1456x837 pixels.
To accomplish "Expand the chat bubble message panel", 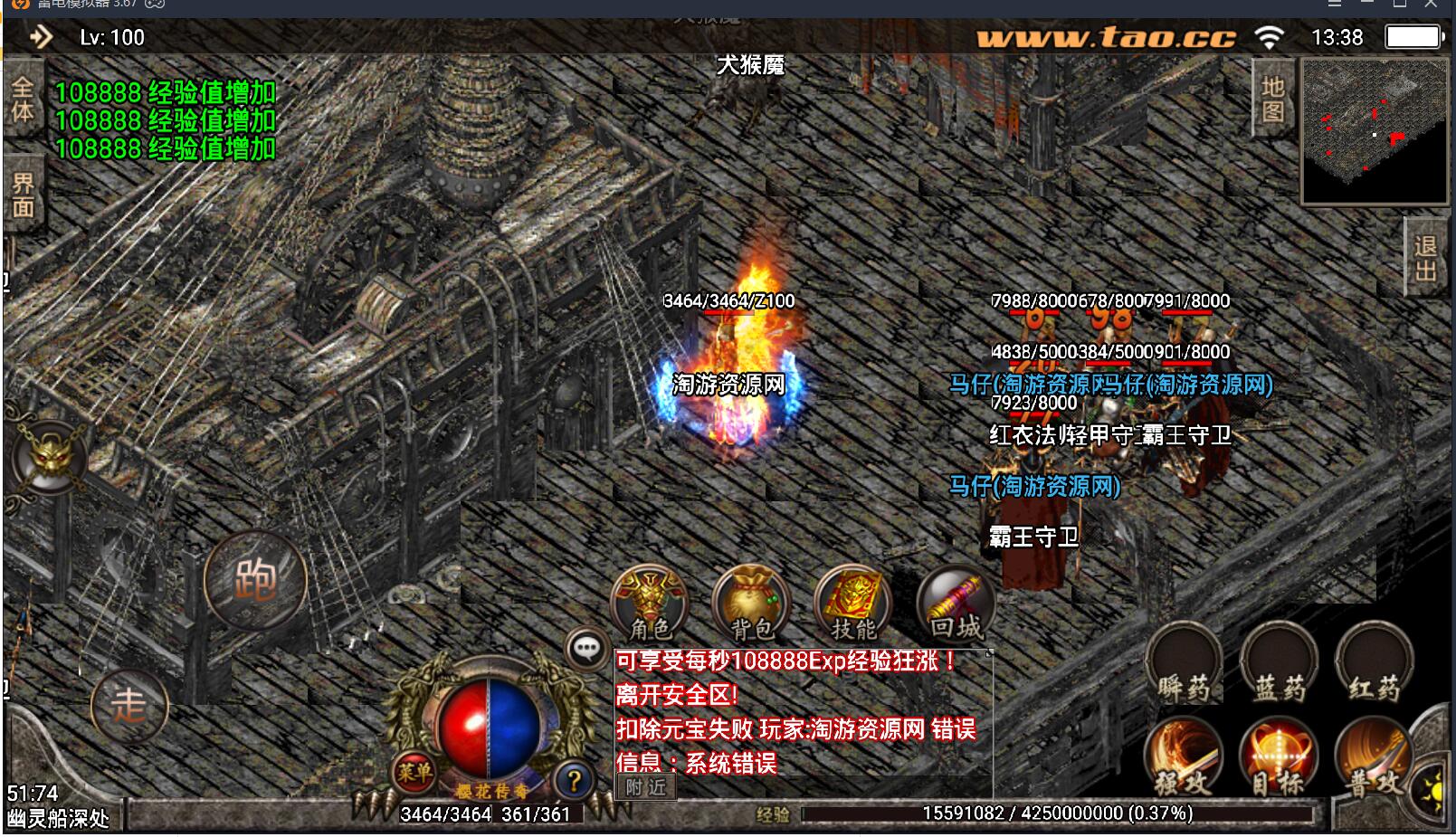I will click(x=585, y=647).
